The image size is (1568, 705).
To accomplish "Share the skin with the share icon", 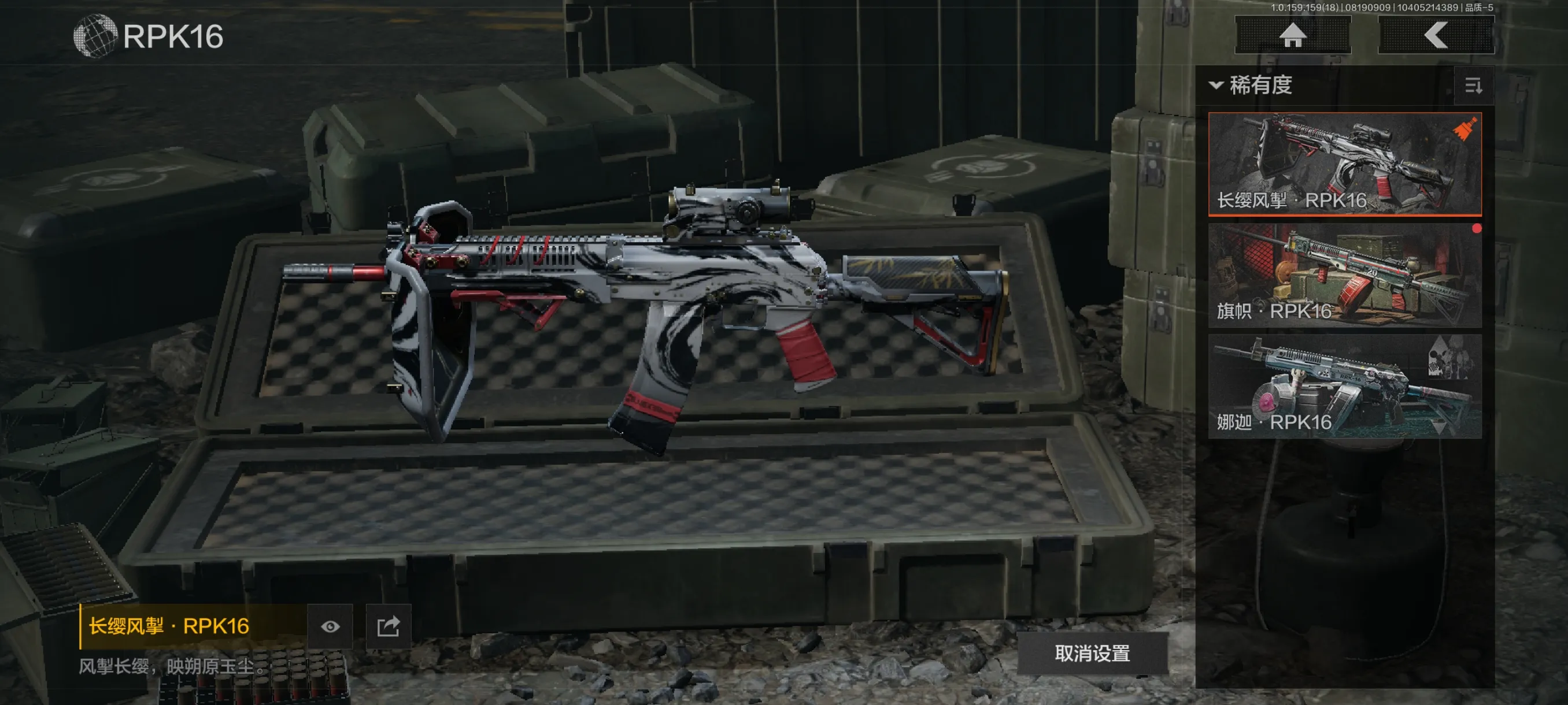I will pyautogui.click(x=389, y=626).
